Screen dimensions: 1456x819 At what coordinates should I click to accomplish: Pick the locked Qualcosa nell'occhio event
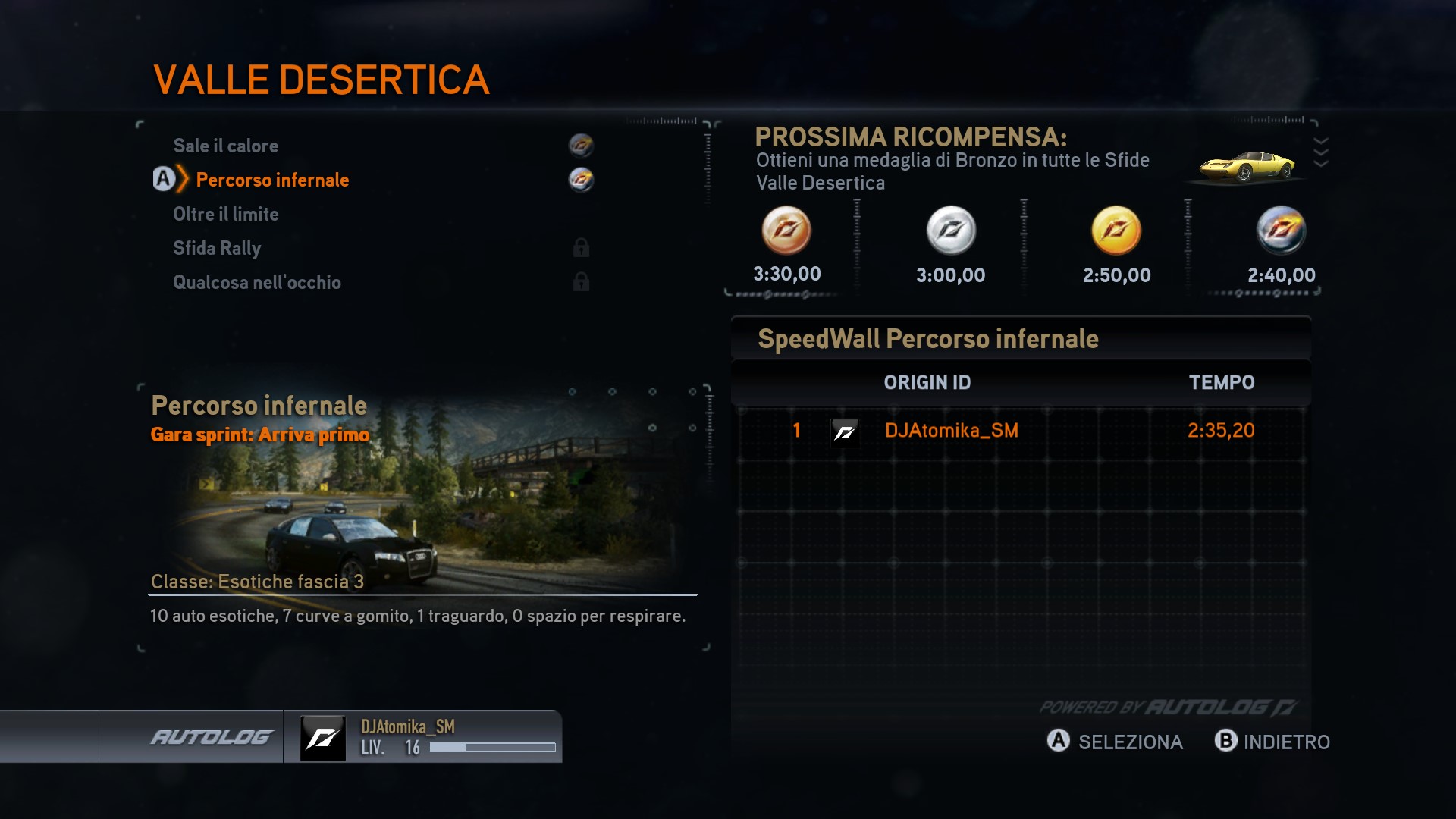coord(257,282)
